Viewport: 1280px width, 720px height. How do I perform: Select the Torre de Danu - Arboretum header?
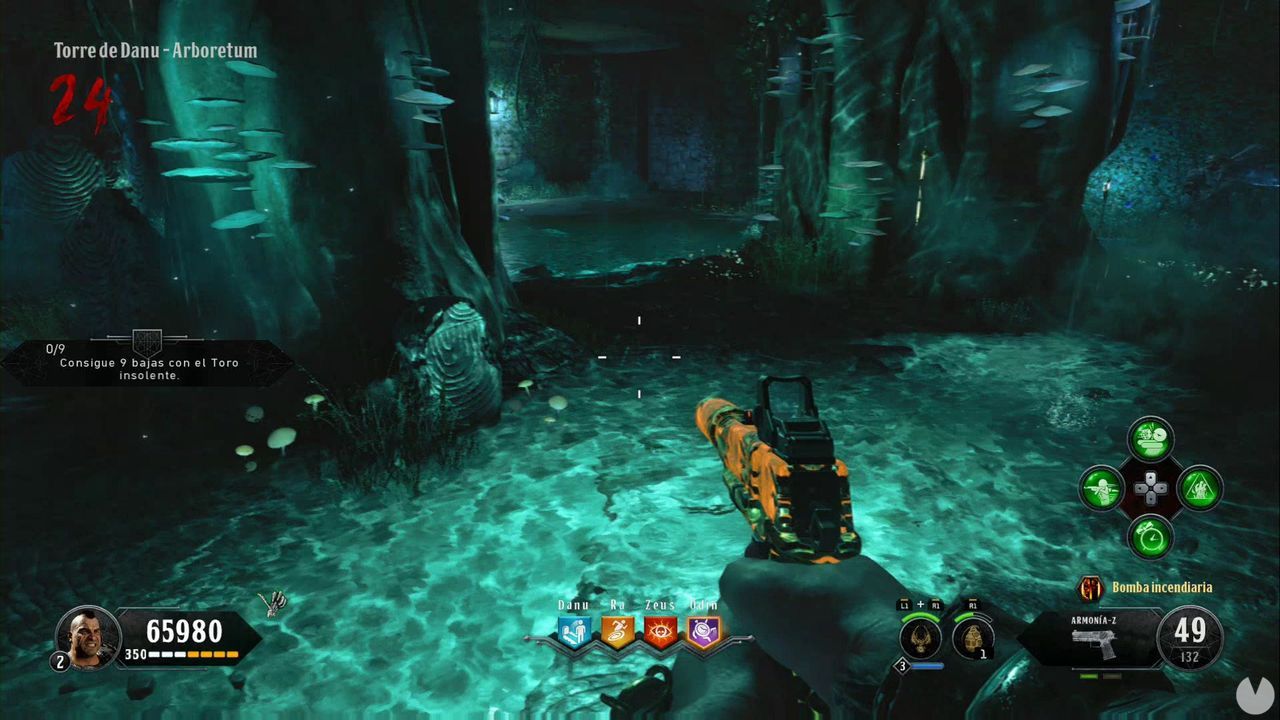154,50
